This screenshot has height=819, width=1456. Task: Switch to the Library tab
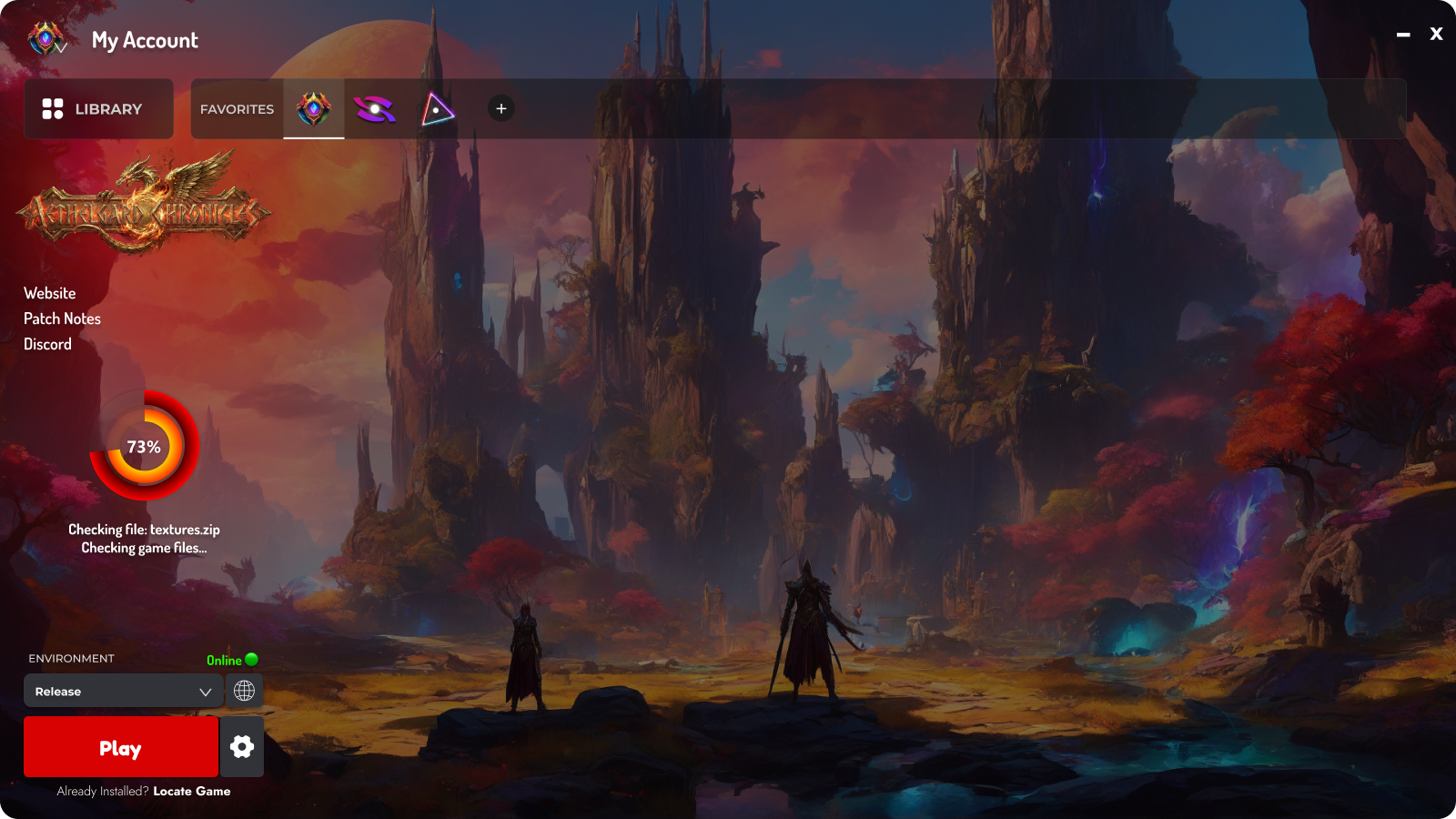coord(98,108)
